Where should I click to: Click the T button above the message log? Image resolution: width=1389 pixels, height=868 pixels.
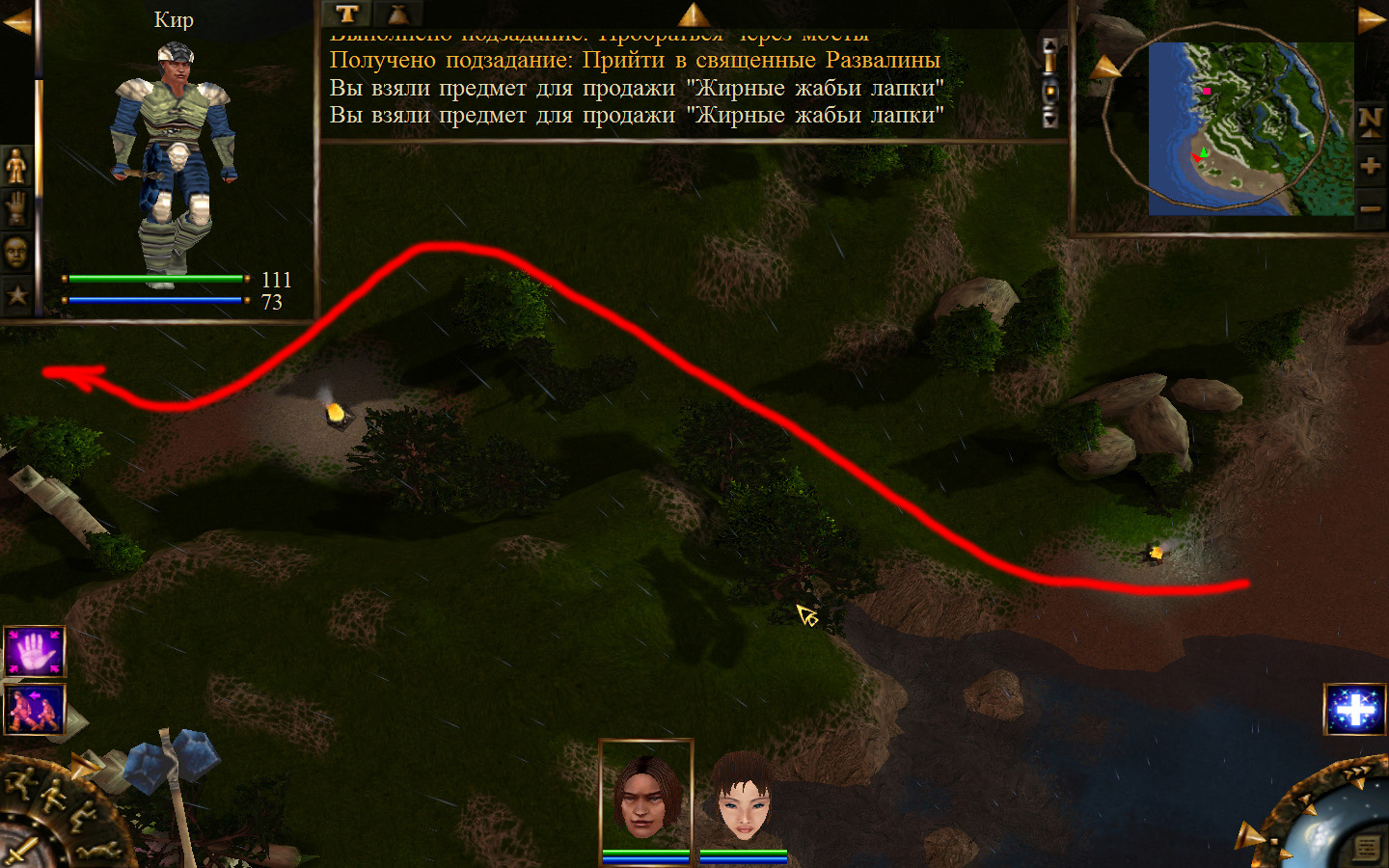pyautogui.click(x=347, y=14)
